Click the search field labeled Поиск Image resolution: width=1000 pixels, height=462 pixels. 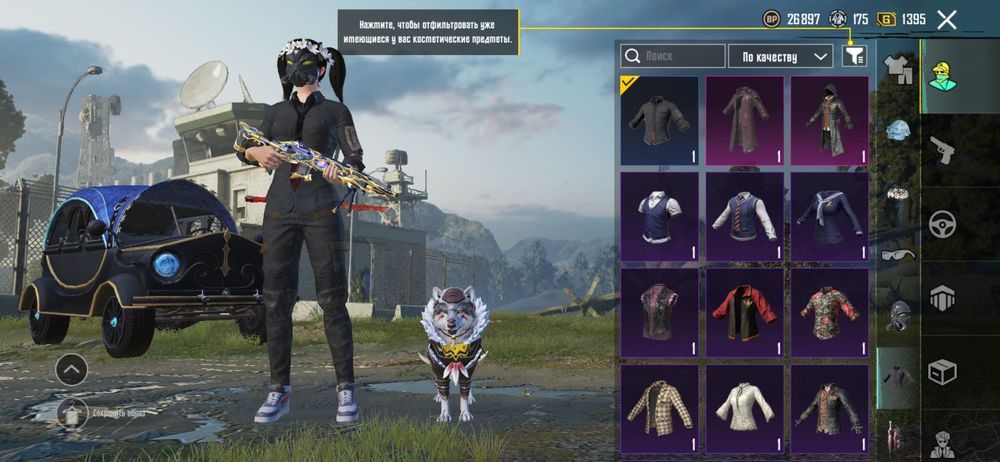pyautogui.click(x=673, y=56)
